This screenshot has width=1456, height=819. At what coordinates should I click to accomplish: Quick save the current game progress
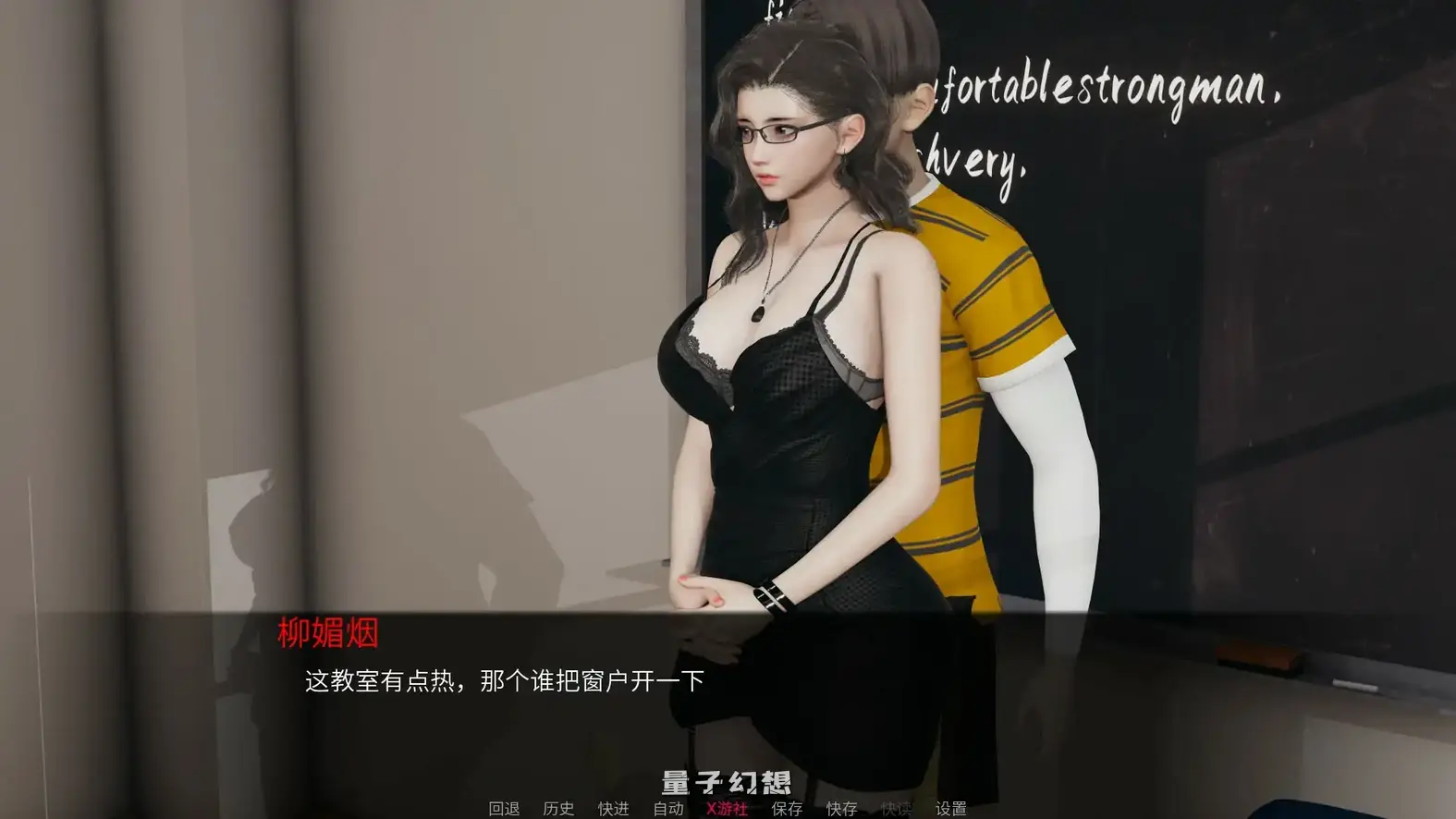coord(839,807)
